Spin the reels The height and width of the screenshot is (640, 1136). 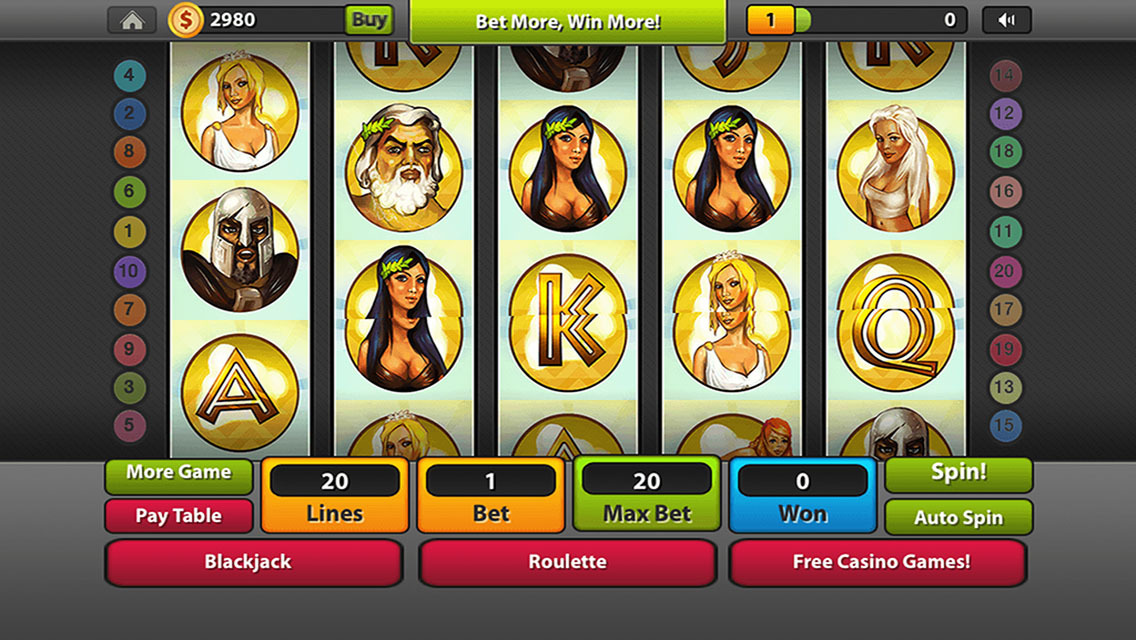pyautogui.click(x=958, y=474)
